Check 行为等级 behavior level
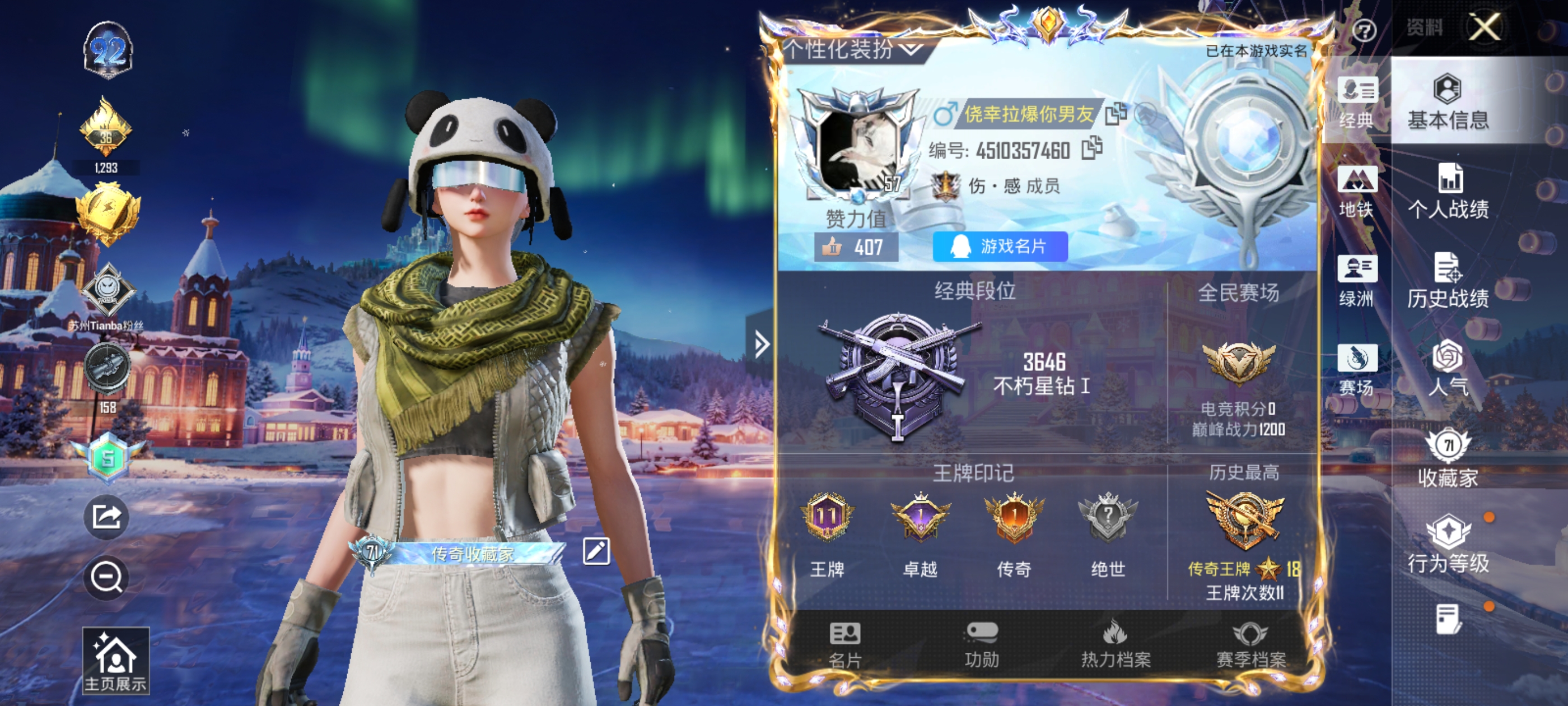Viewport: 1568px width, 706px height. 1448,545
